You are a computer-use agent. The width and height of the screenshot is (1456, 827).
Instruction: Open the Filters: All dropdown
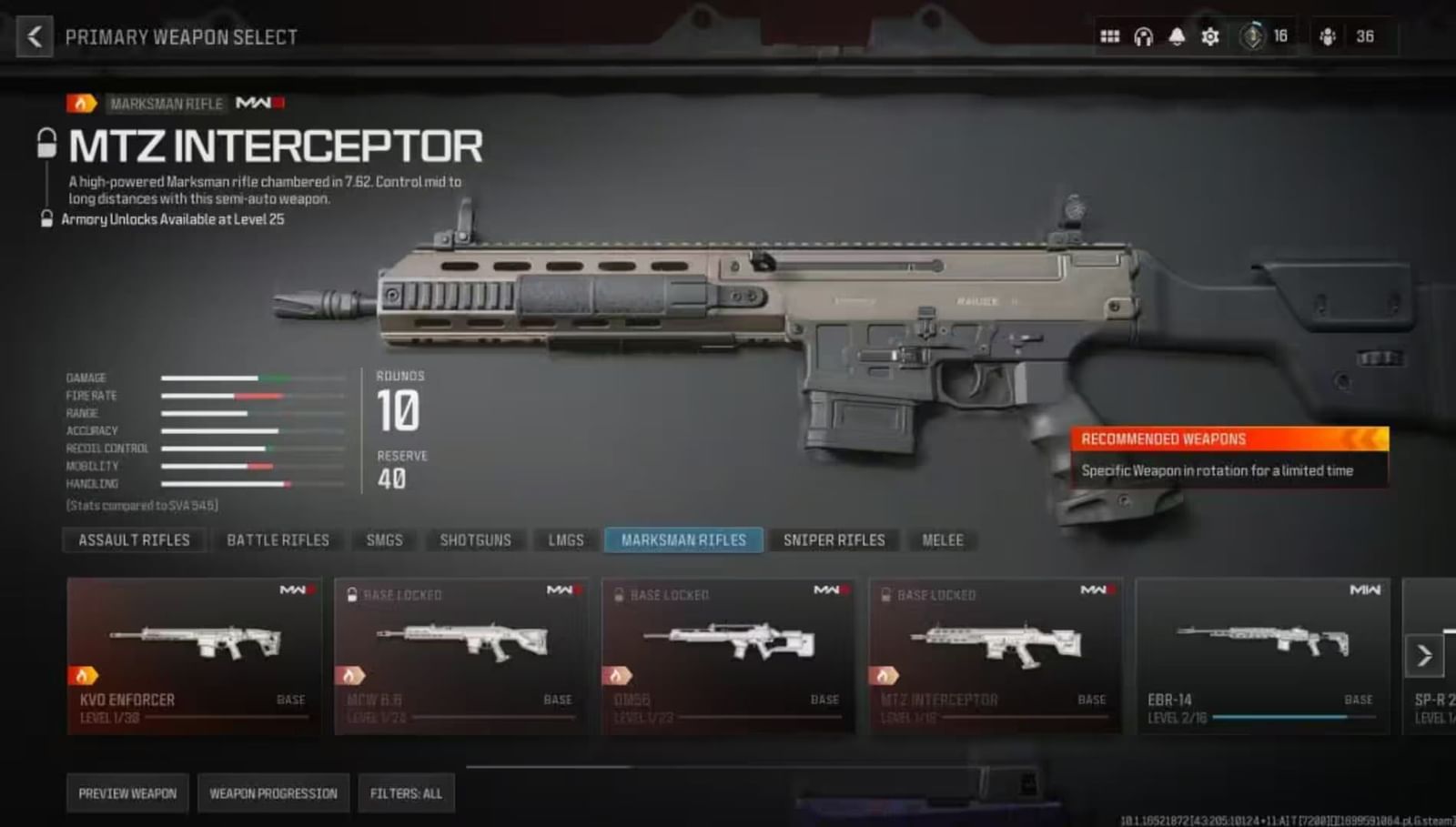tap(406, 792)
